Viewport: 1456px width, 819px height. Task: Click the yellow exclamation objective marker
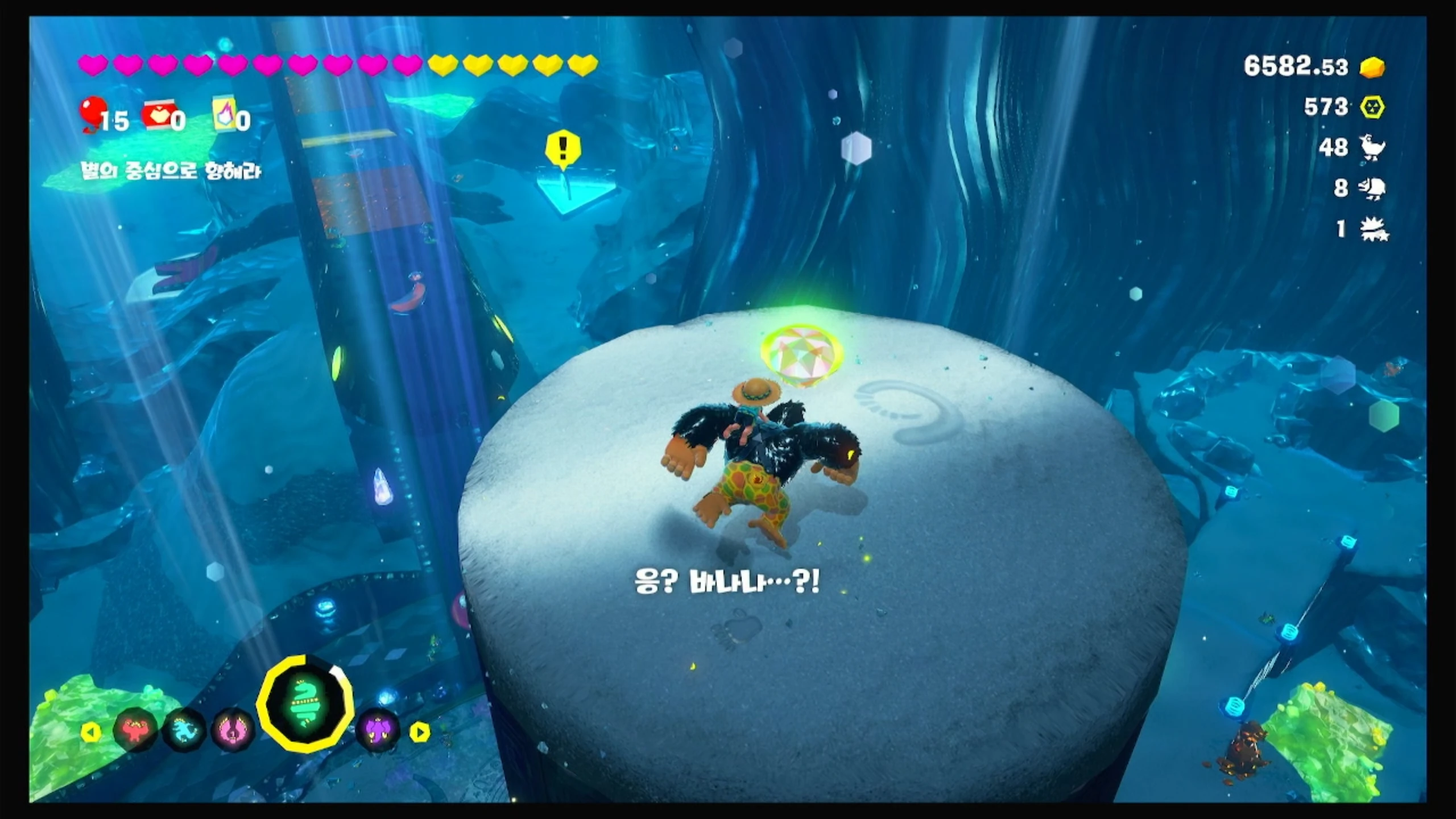pyautogui.click(x=562, y=149)
